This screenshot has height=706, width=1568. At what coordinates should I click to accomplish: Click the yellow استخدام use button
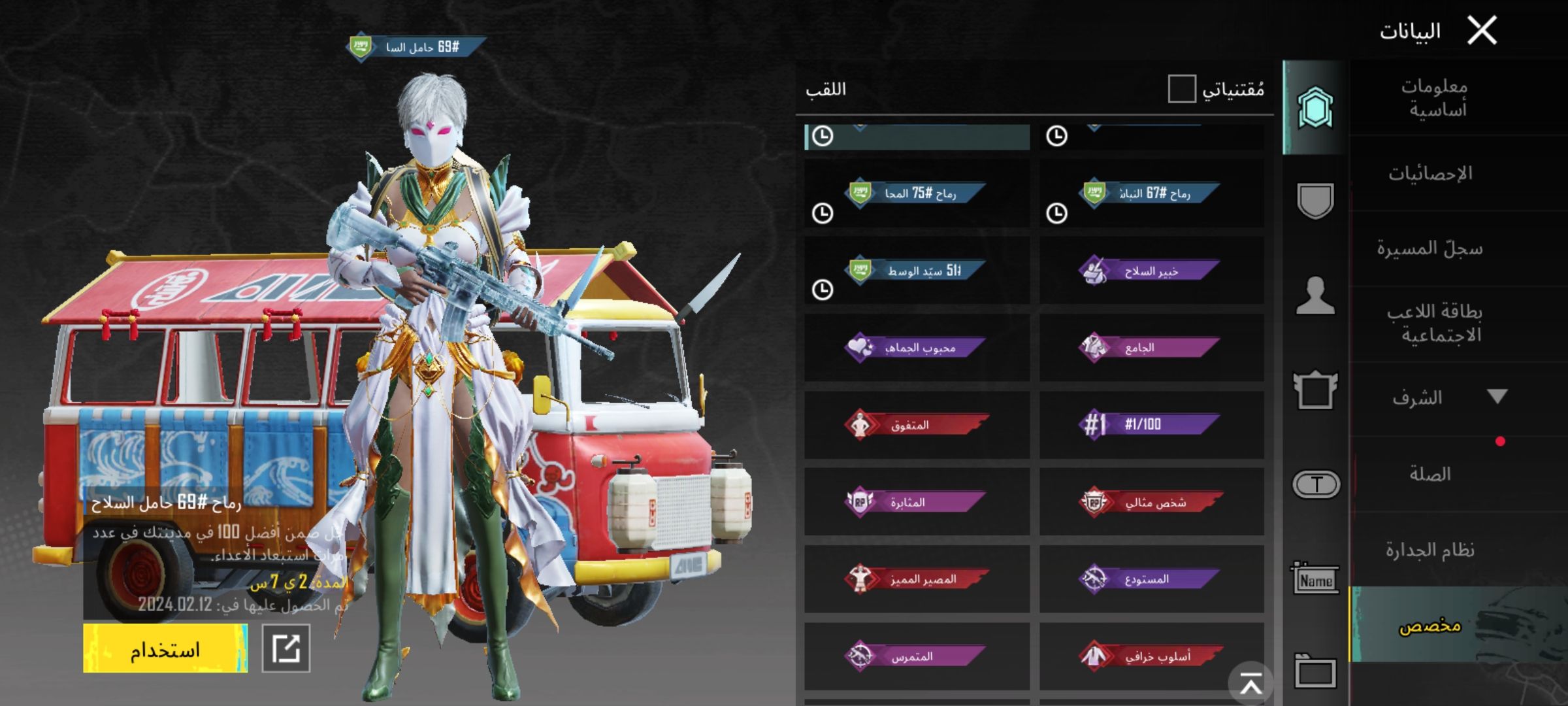click(x=165, y=649)
